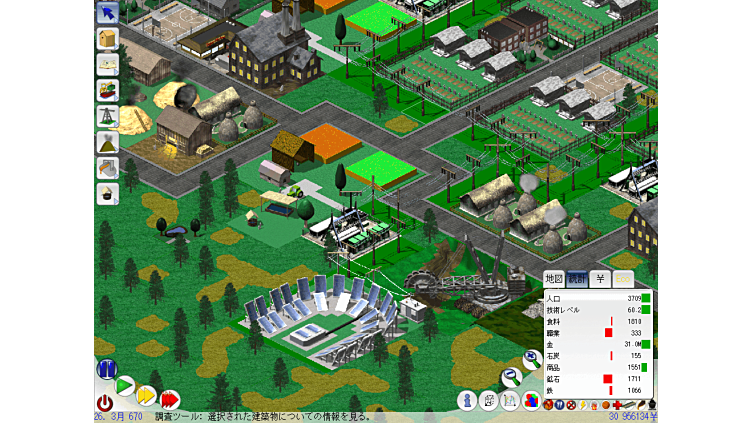Zoom in with the plus magnifier
The height and width of the screenshot is (423, 752).
tap(531, 360)
